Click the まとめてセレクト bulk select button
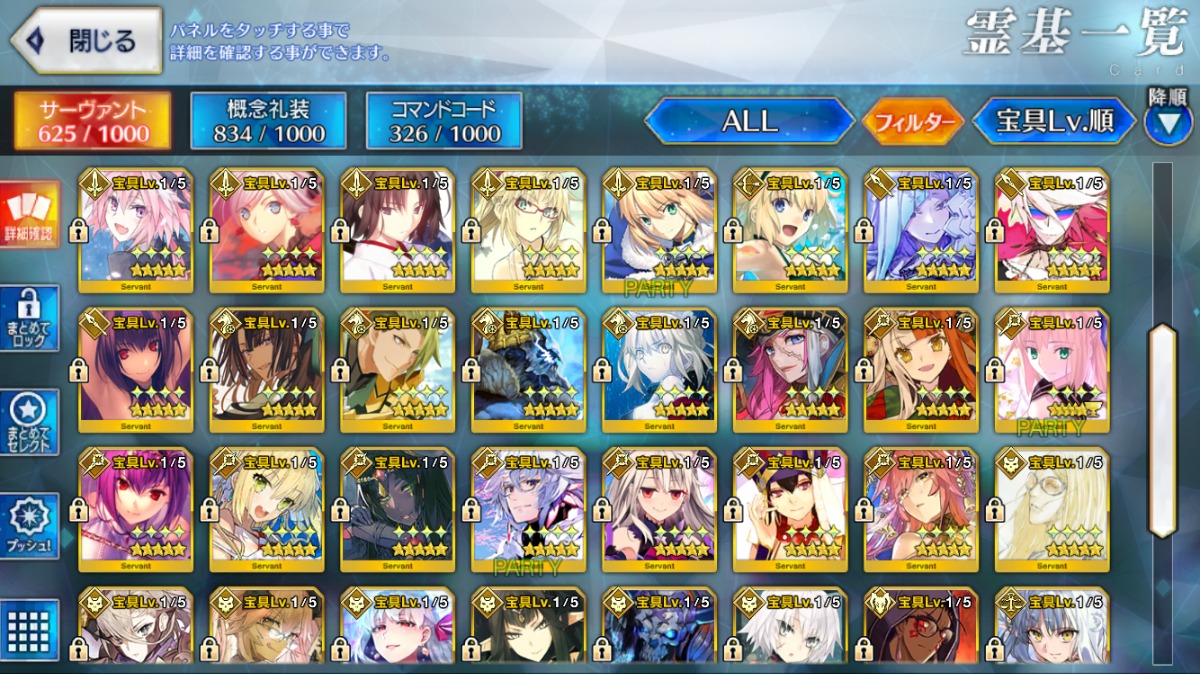The image size is (1200, 674). click(x=30, y=422)
